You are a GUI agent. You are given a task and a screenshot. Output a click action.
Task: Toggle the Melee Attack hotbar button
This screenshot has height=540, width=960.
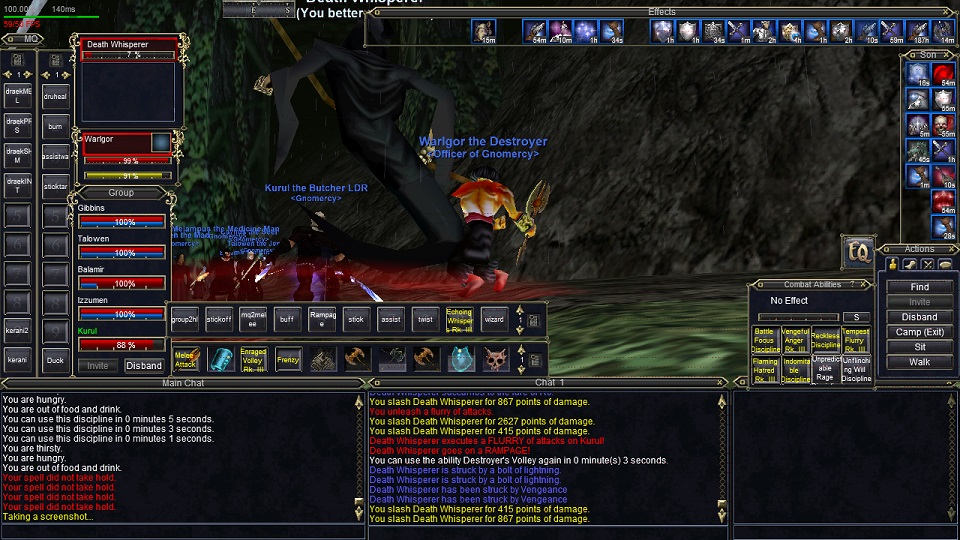click(186, 359)
